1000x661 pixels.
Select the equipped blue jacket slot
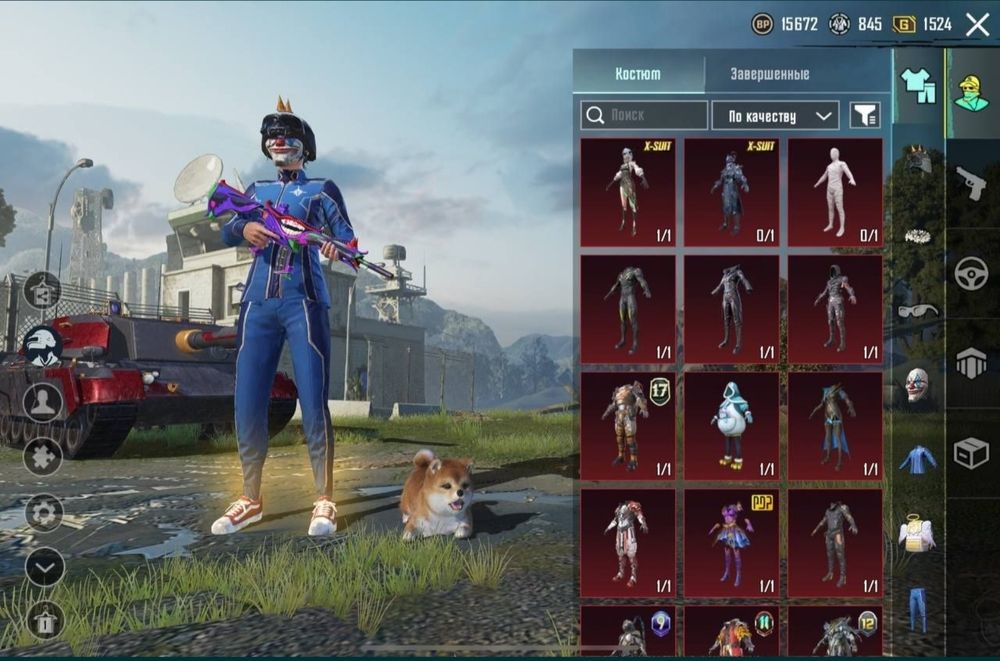(916, 460)
